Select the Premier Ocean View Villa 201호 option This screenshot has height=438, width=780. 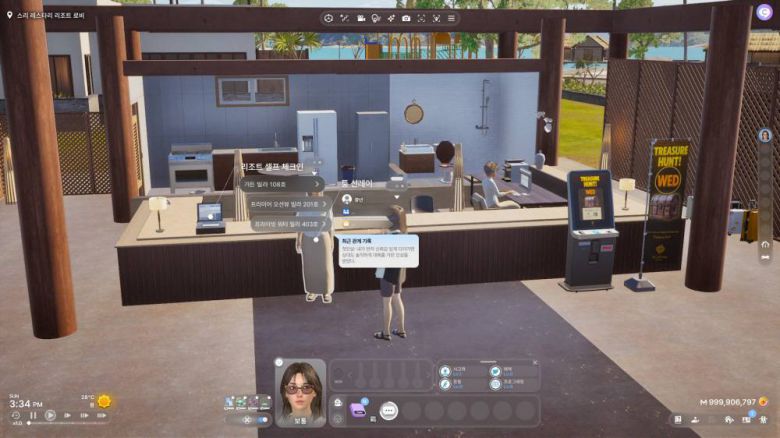point(285,205)
